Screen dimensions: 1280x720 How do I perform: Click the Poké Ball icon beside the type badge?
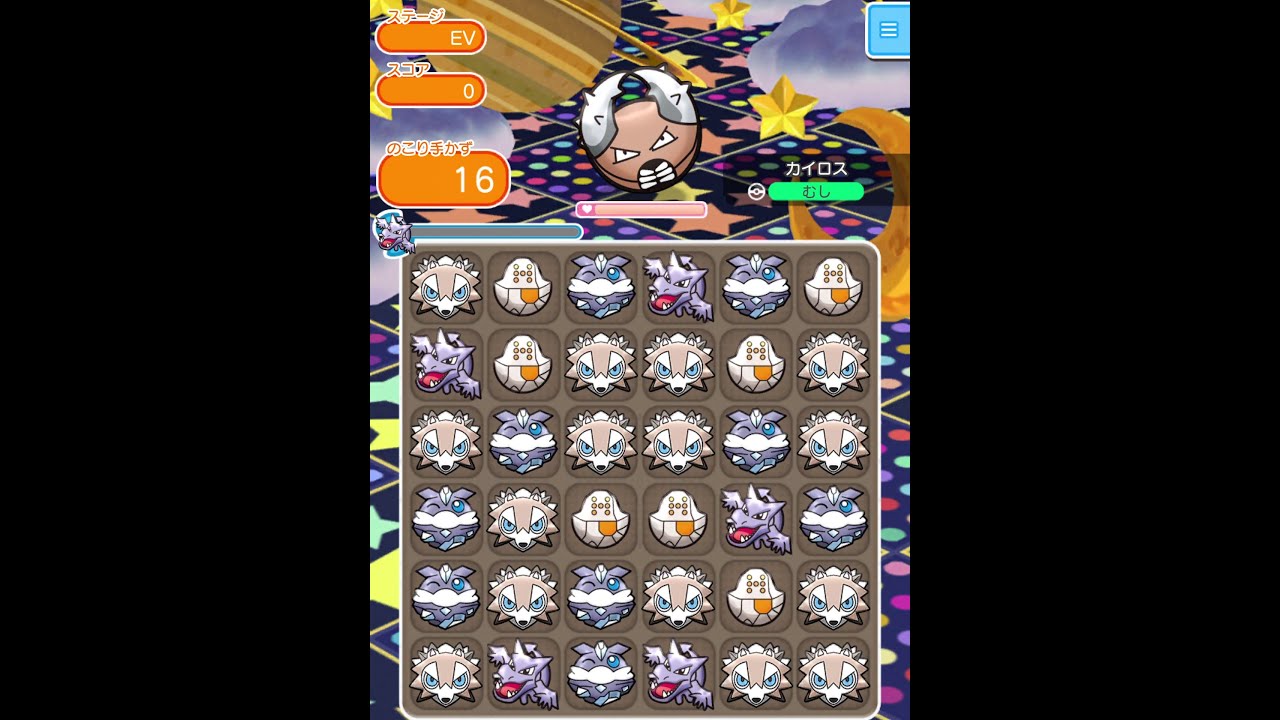coord(755,190)
